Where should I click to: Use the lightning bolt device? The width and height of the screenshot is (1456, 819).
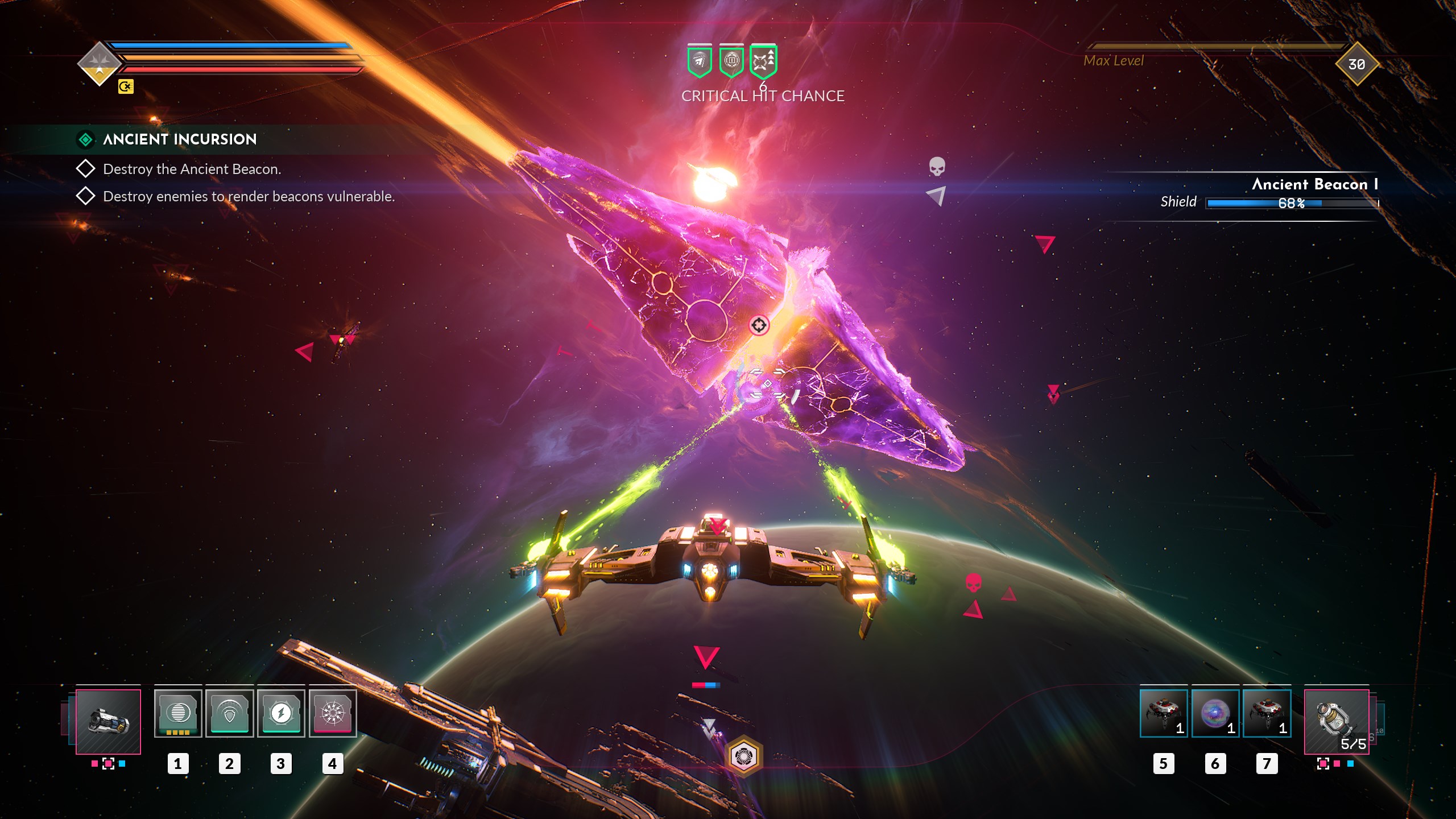(x=281, y=713)
